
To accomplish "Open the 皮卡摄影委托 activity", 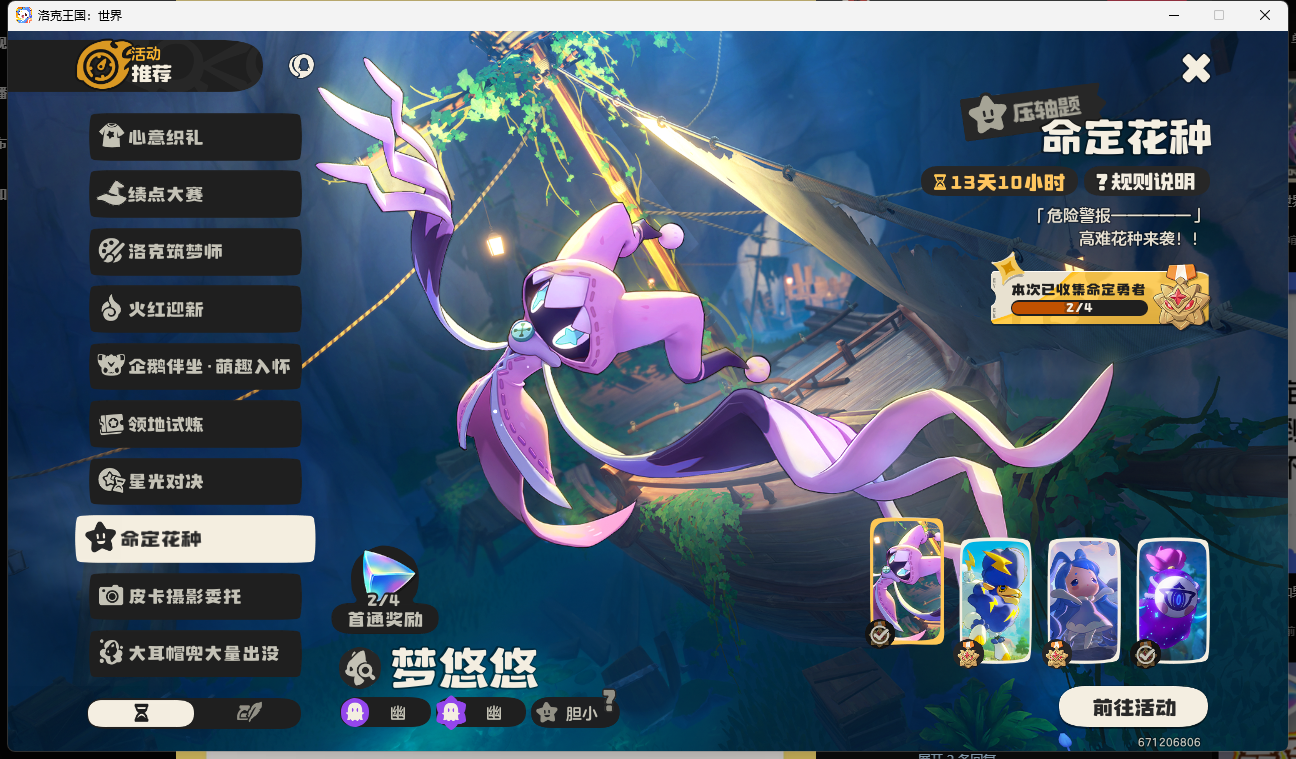I will [195, 596].
